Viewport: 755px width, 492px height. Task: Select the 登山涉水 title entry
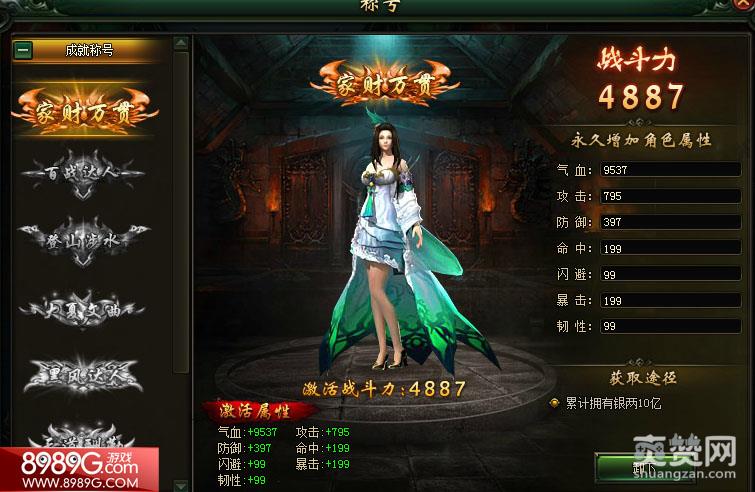84,238
